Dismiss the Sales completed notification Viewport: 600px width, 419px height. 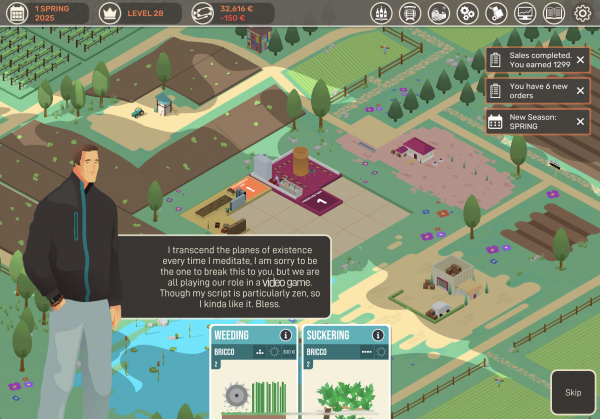580,61
